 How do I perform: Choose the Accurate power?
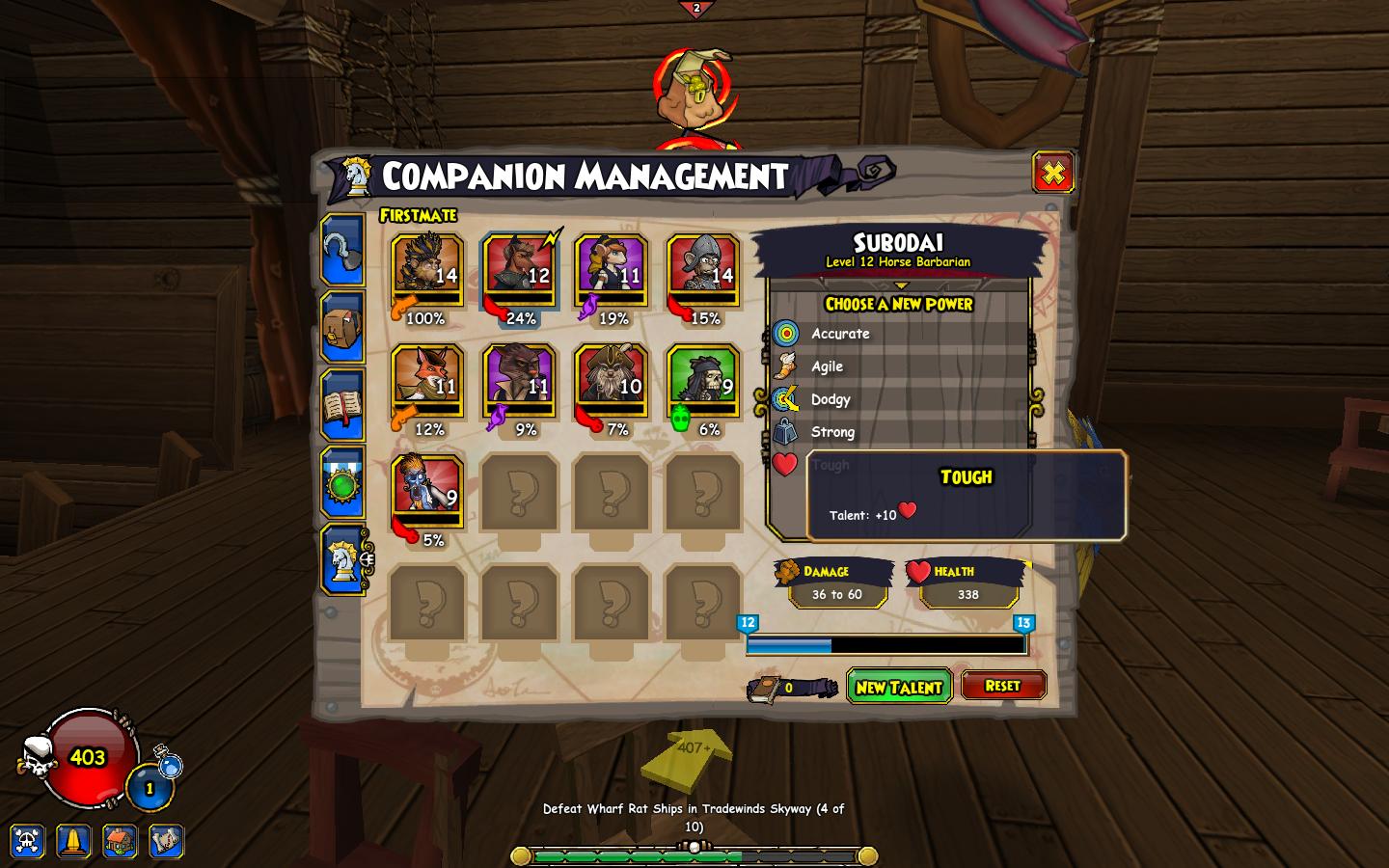840,334
